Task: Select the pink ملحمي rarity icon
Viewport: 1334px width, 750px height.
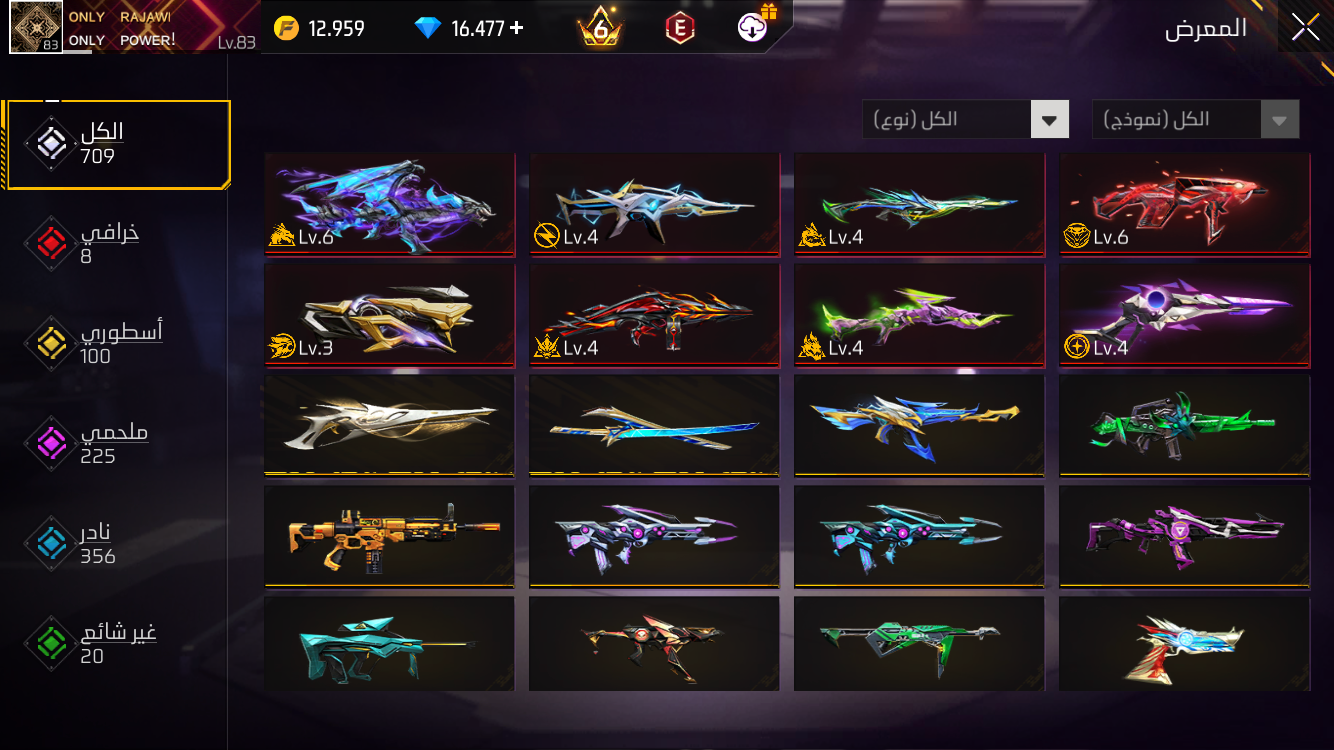Action: click(49, 443)
